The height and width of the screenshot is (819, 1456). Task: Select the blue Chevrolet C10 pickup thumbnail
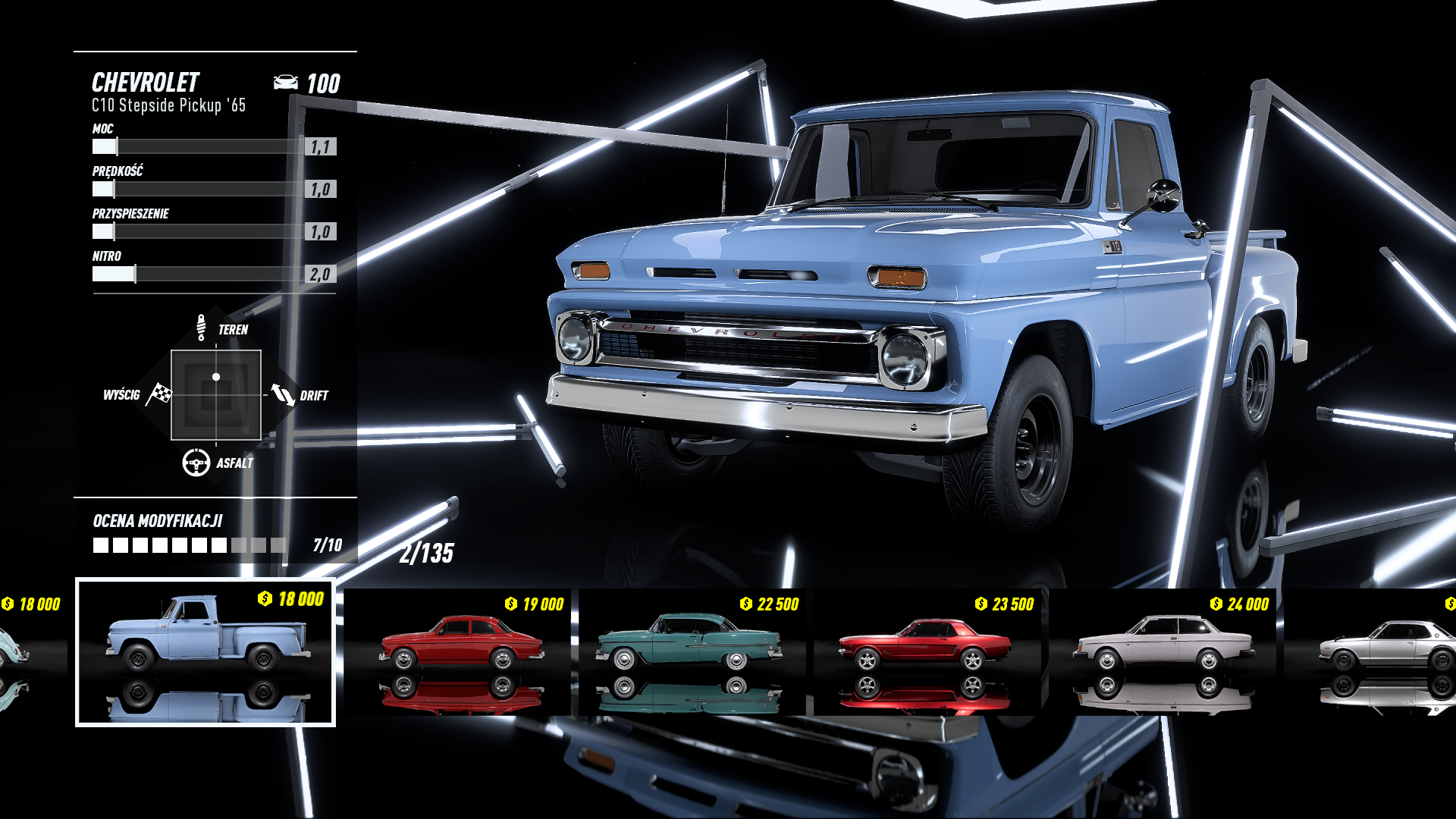tap(206, 651)
